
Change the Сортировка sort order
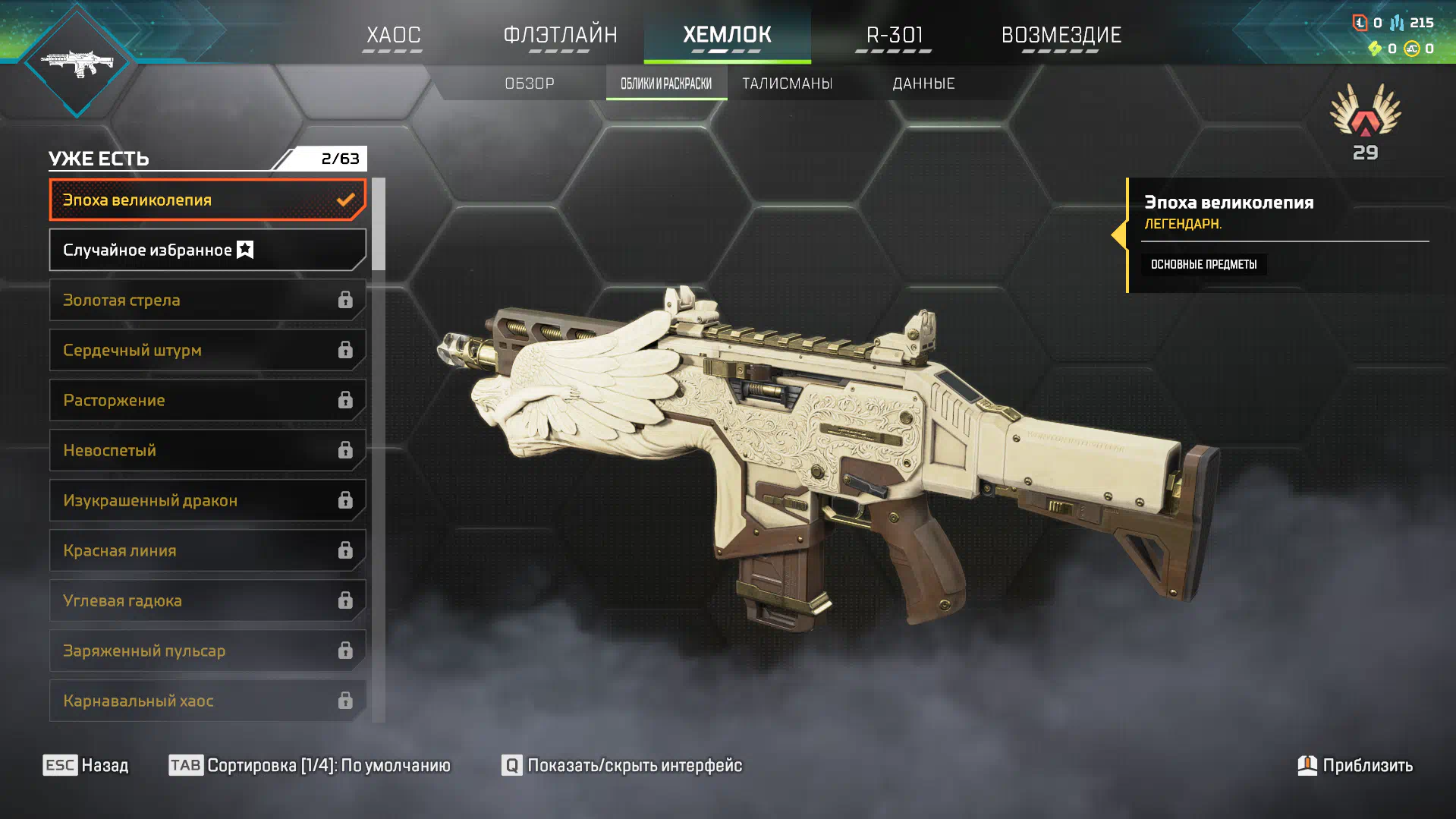[x=310, y=765]
